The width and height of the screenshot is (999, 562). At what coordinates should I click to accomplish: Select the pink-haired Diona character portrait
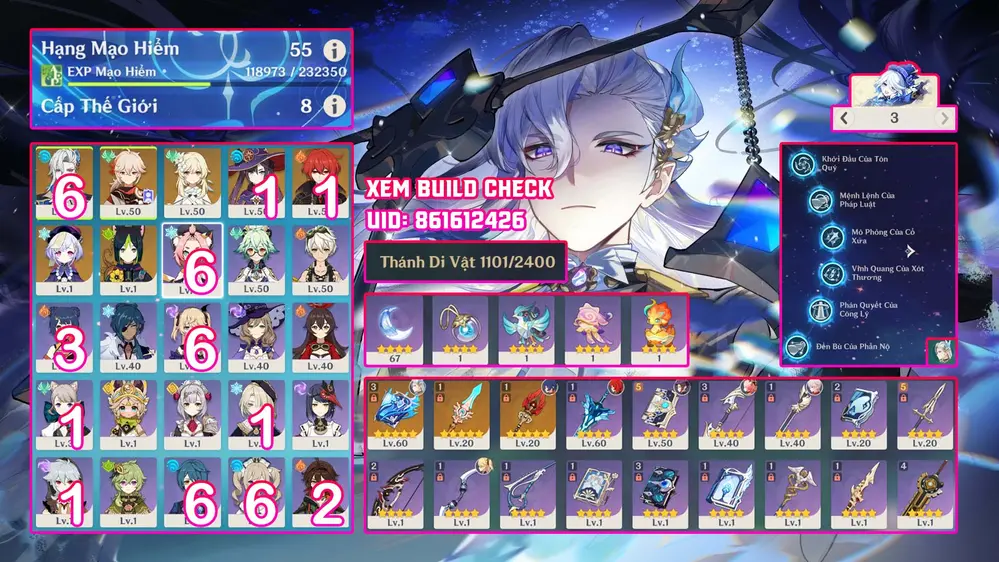pos(192,260)
